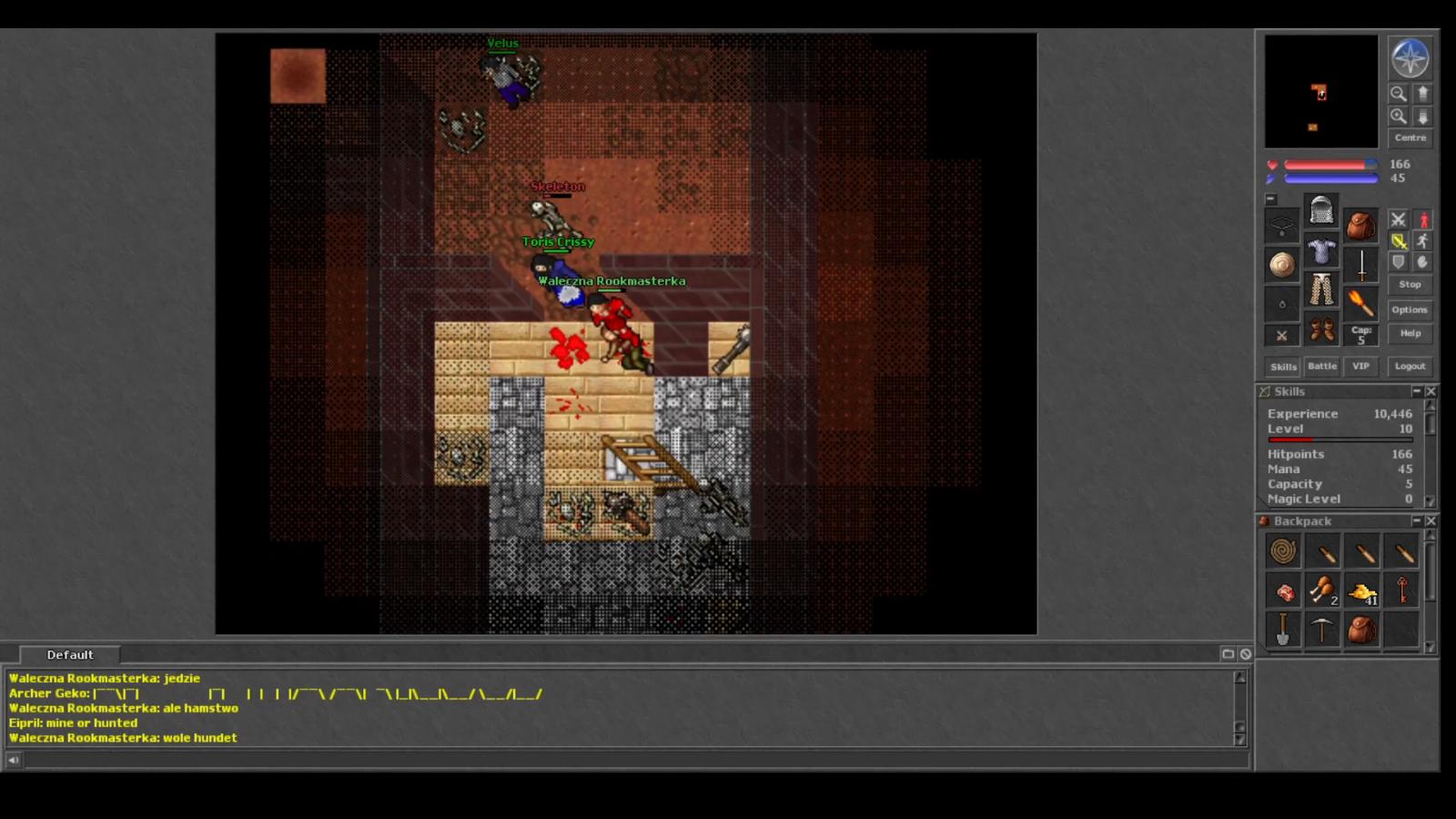Viewport: 1456px width, 819px height.
Task: Close the Backpack panel
Action: 1431,521
